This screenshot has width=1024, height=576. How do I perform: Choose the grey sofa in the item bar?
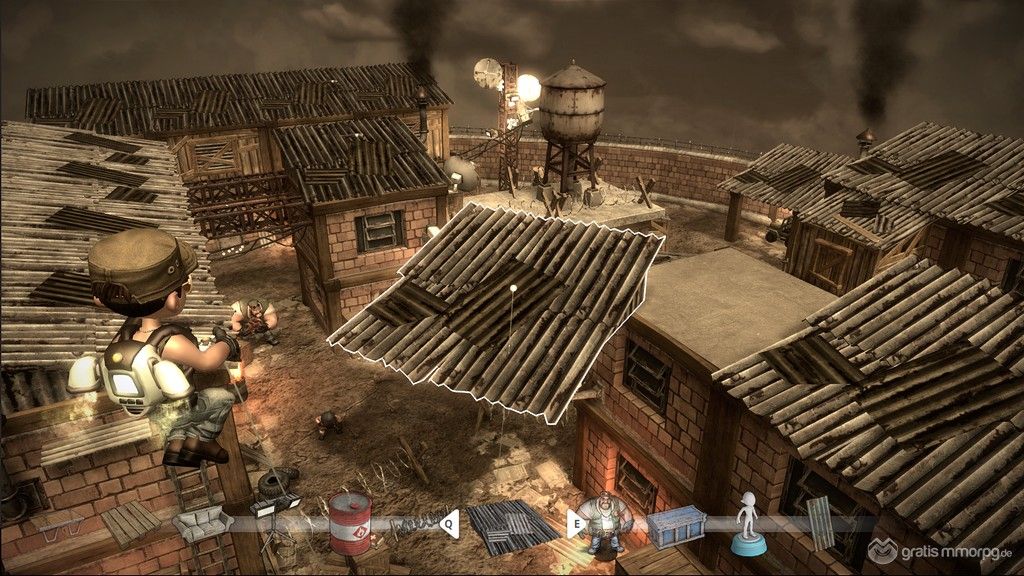tap(202, 523)
